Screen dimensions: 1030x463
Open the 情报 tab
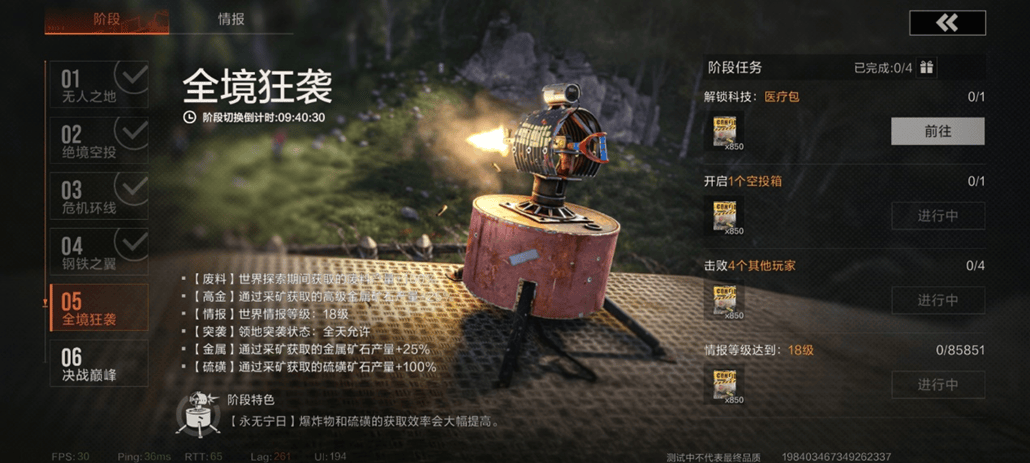[x=231, y=19]
